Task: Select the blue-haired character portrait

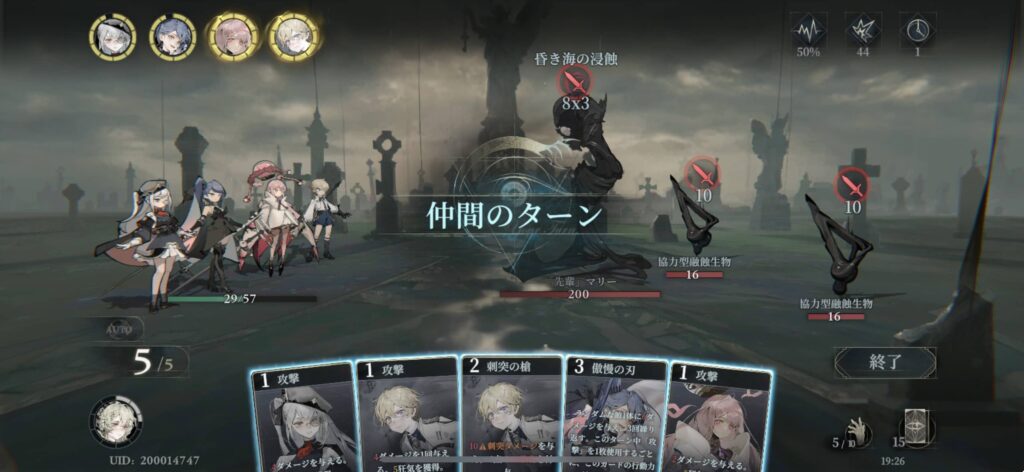Action: click(172, 37)
